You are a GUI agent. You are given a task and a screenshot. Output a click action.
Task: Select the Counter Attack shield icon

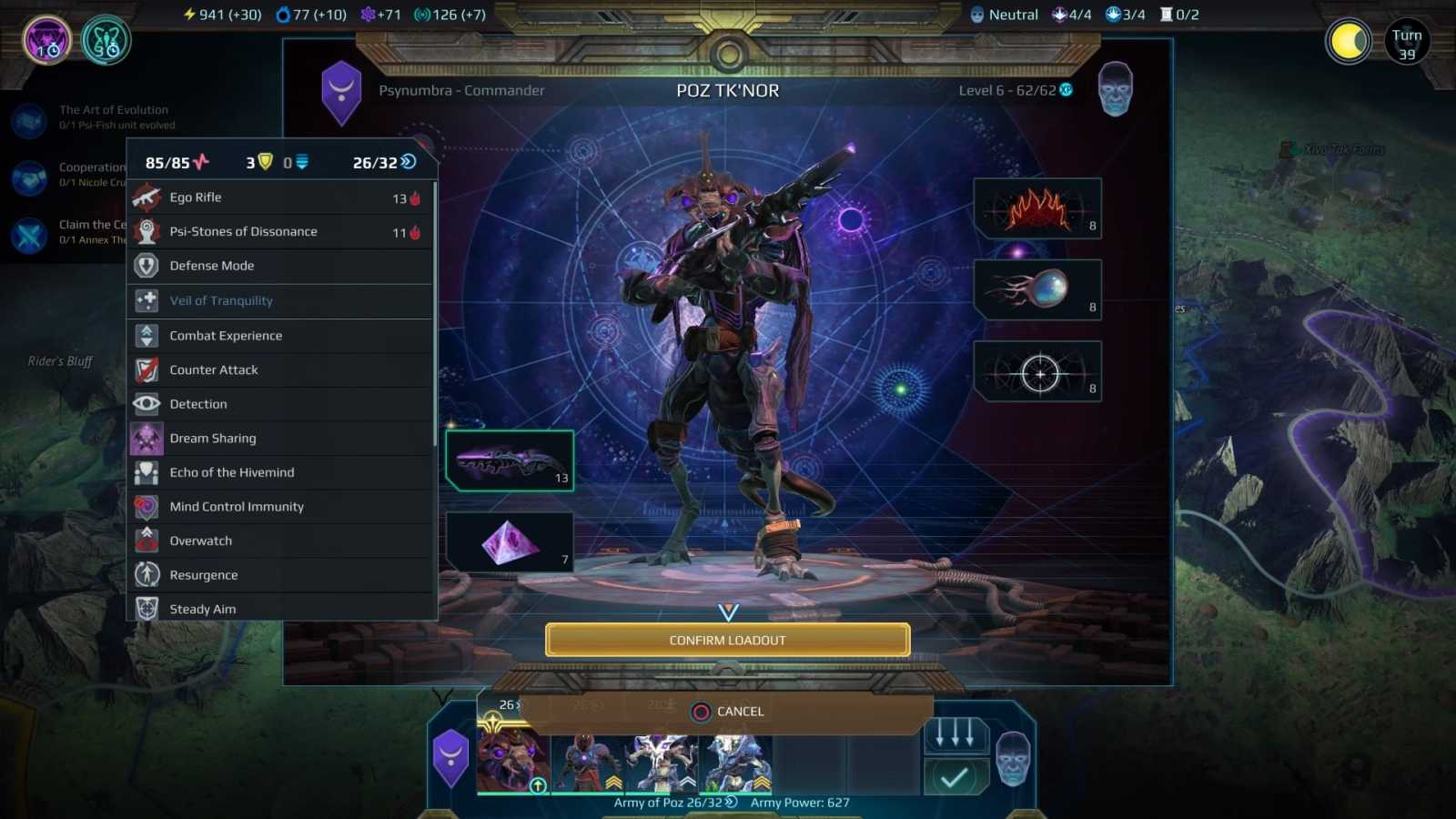pyautogui.click(x=147, y=369)
